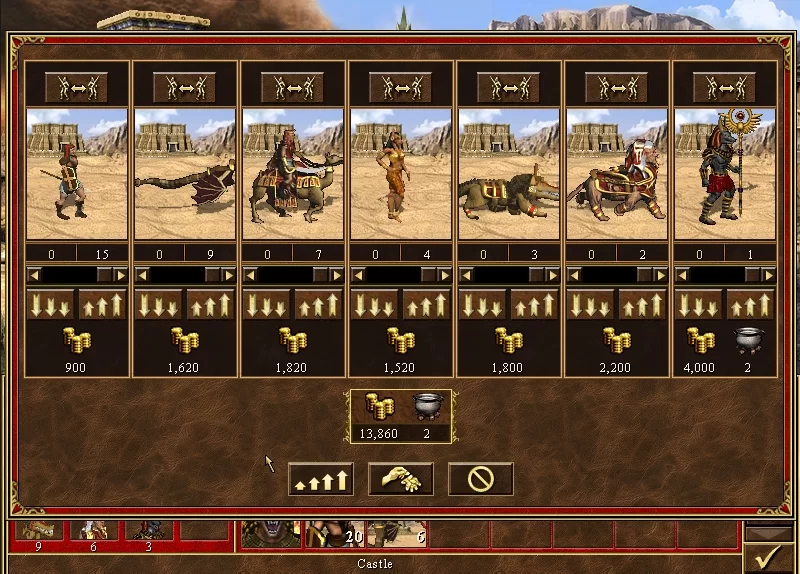Screen dimensions: 800x574
Task: Click the right slider arrow under the spearman
Action: tap(121, 274)
